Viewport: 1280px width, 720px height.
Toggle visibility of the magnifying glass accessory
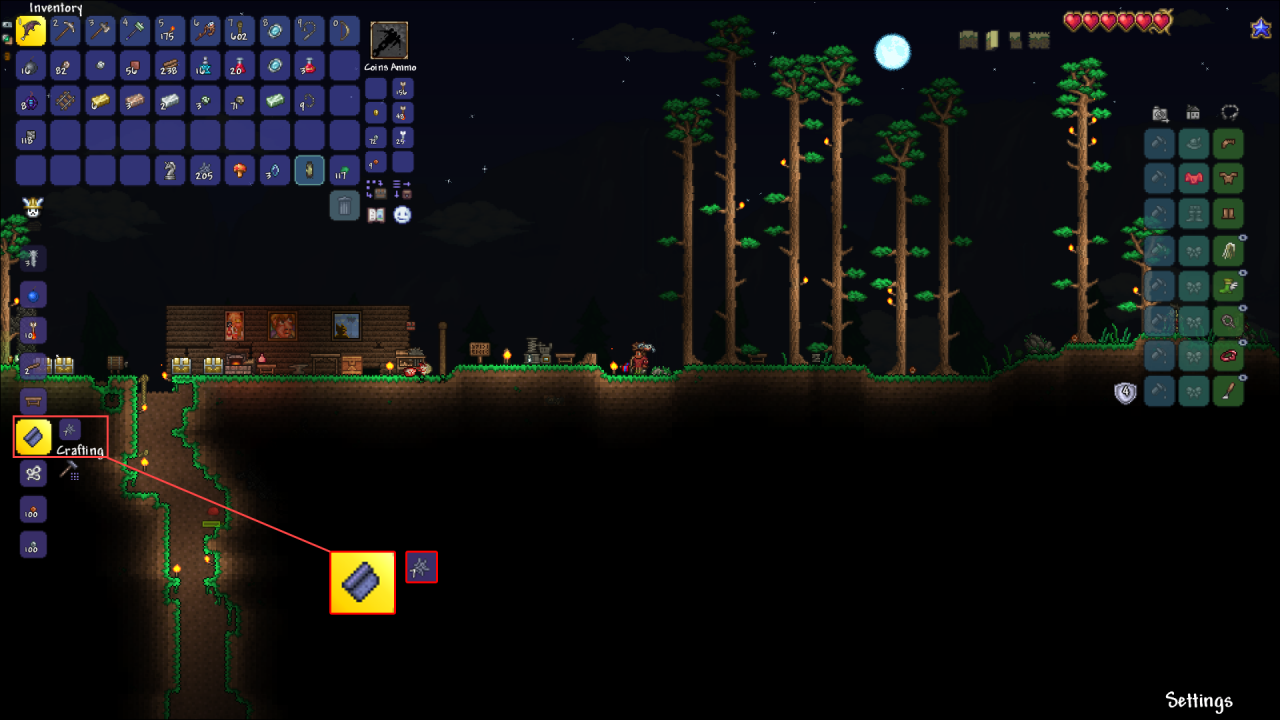click(x=1244, y=306)
